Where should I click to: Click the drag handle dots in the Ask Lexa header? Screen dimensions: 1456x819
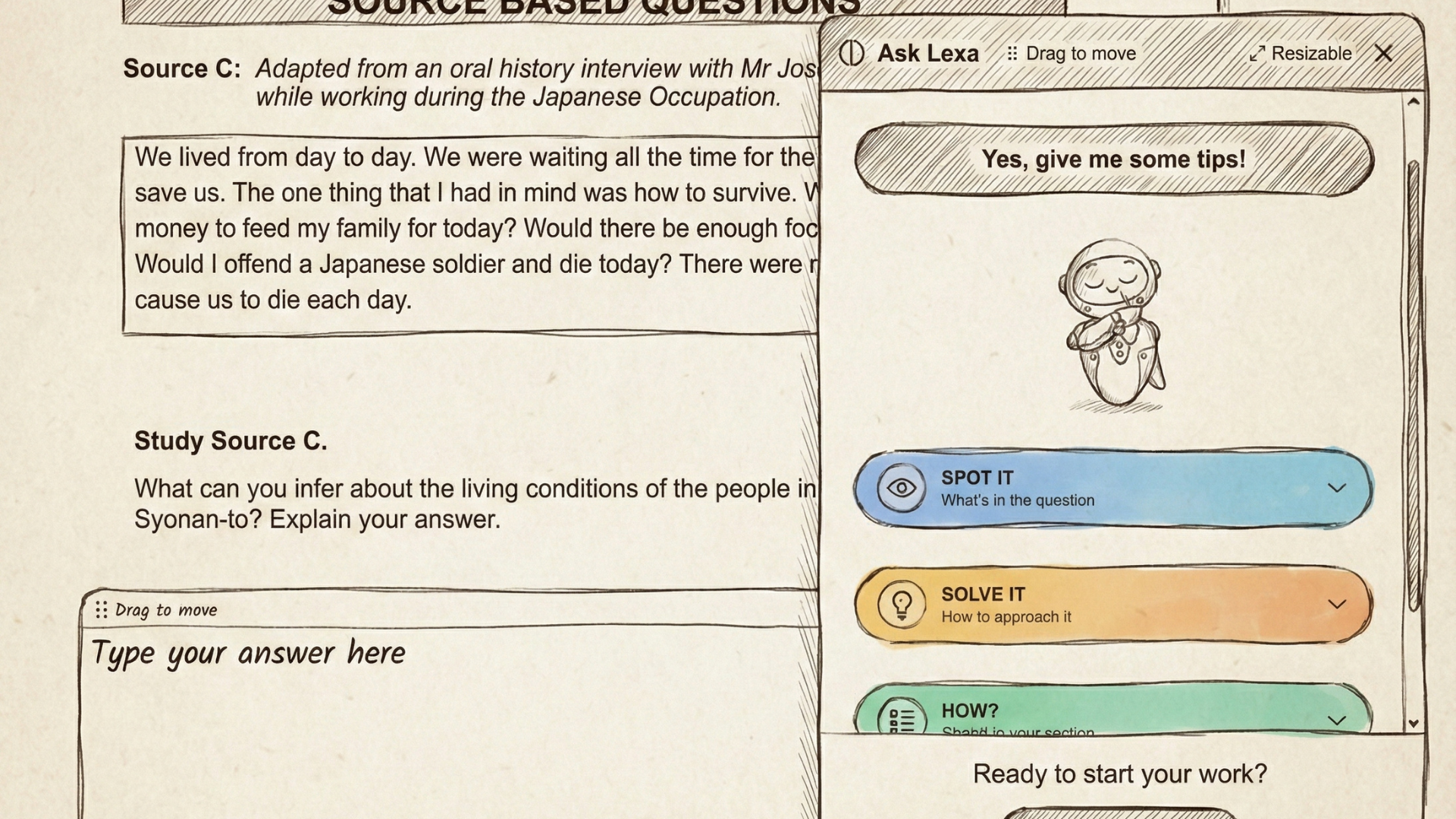click(x=1012, y=53)
